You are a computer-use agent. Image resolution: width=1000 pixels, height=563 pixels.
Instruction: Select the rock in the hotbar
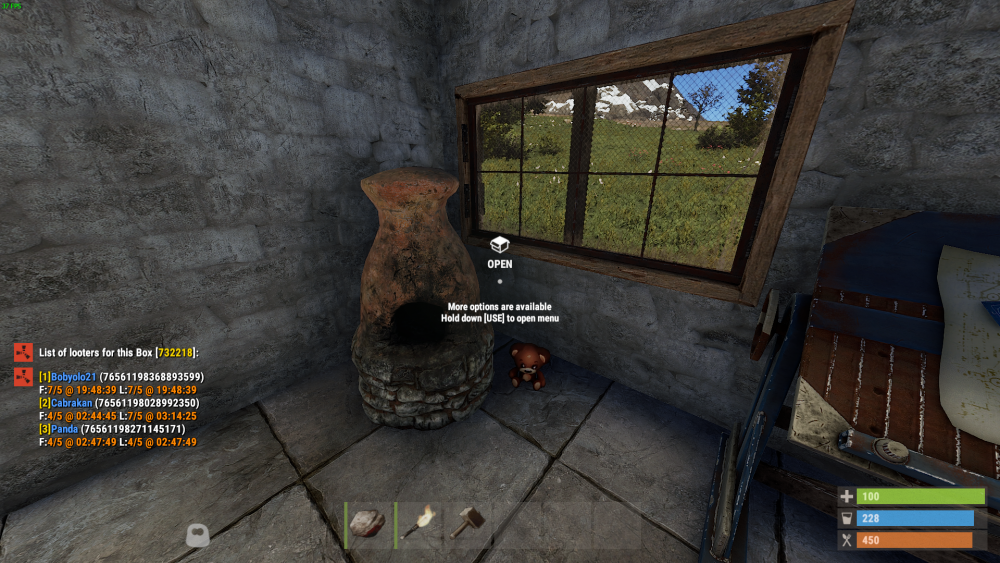coord(369,522)
